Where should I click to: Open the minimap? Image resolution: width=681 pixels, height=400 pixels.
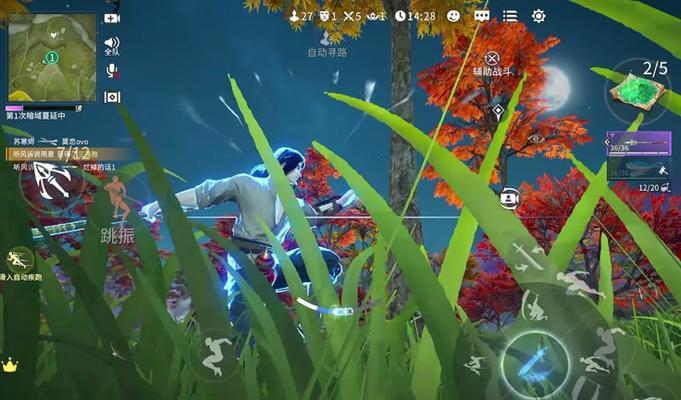pos(52,57)
